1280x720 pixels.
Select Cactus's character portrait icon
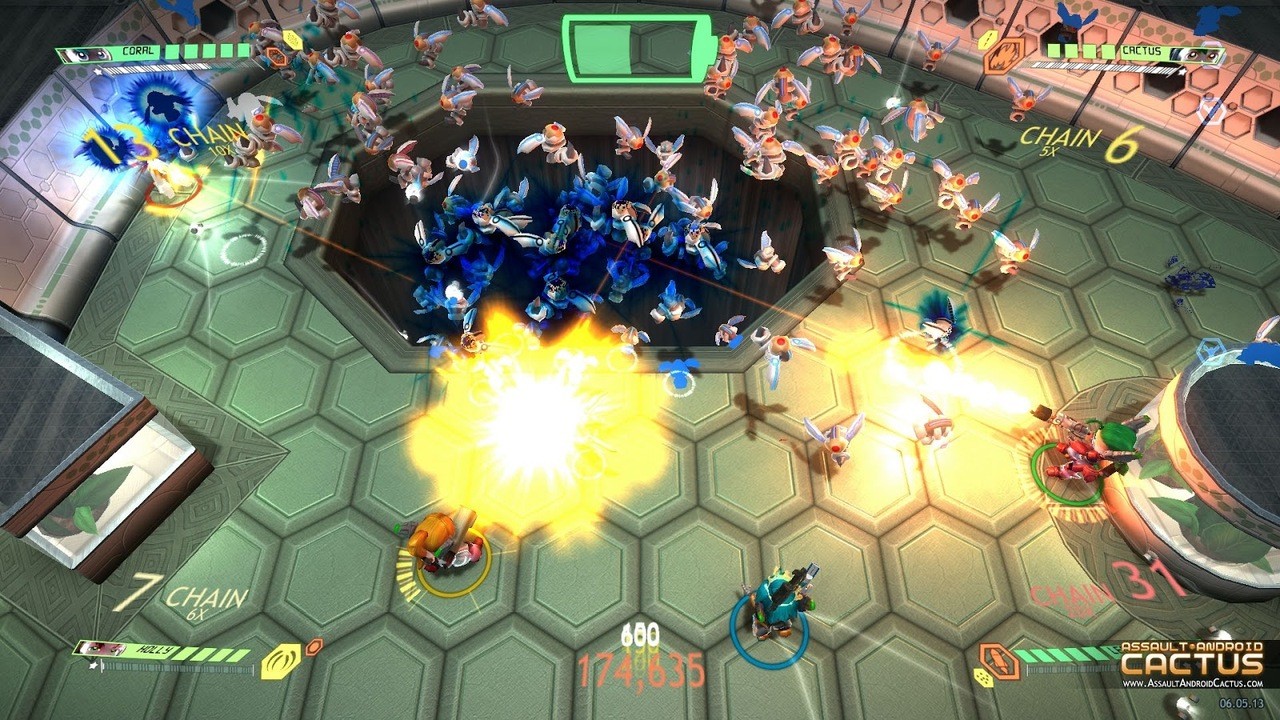(x=1200, y=54)
